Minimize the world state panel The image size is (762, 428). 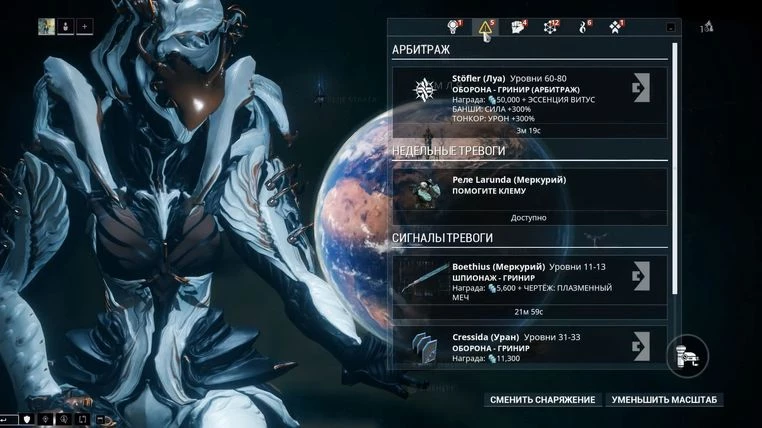pos(670,28)
